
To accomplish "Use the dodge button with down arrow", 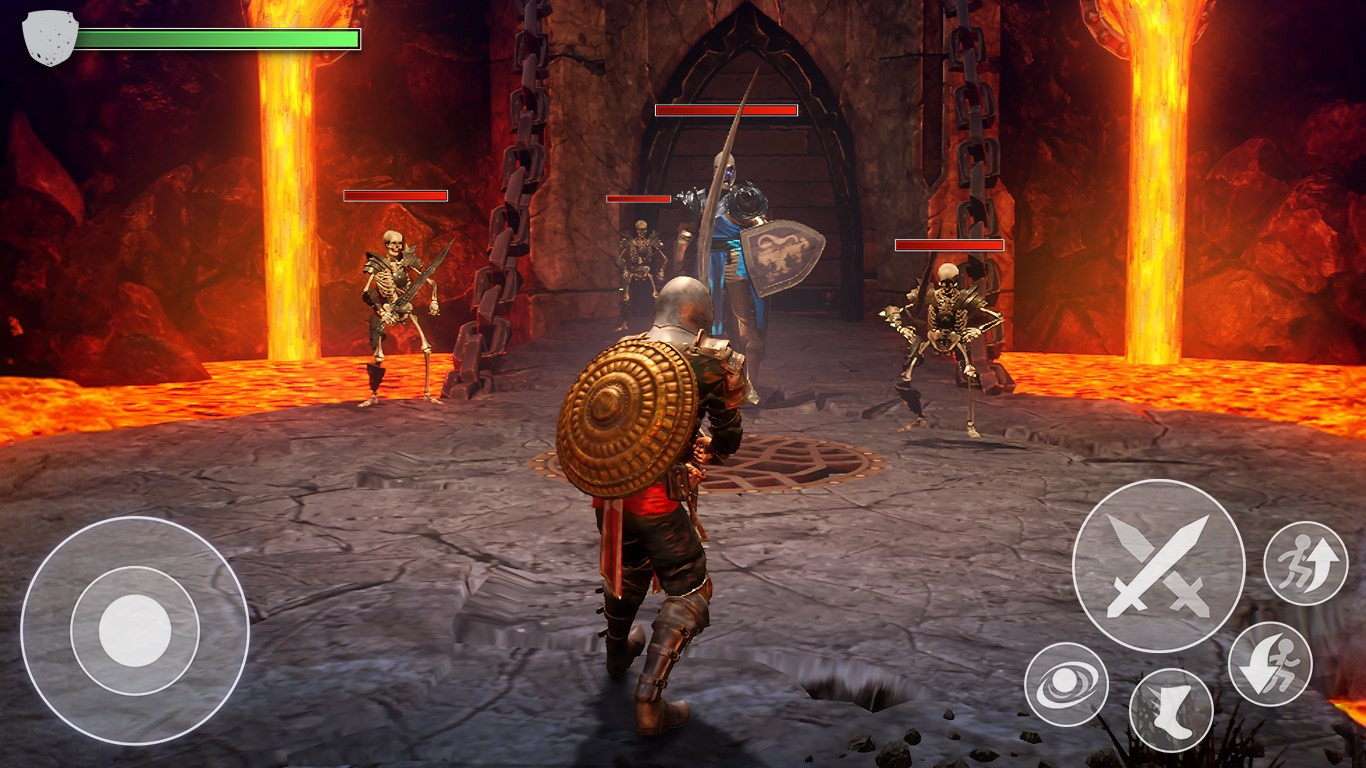I will (1270, 664).
